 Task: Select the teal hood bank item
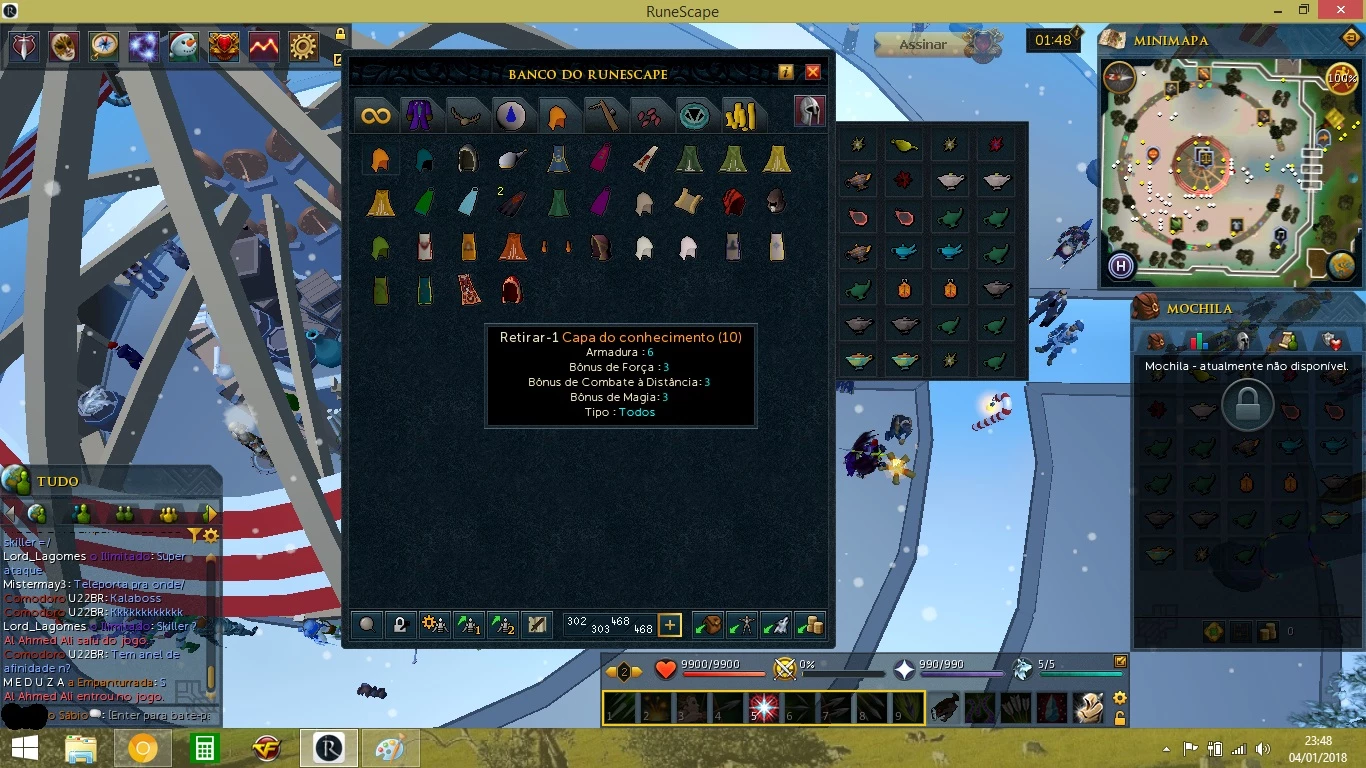pyautogui.click(x=424, y=159)
